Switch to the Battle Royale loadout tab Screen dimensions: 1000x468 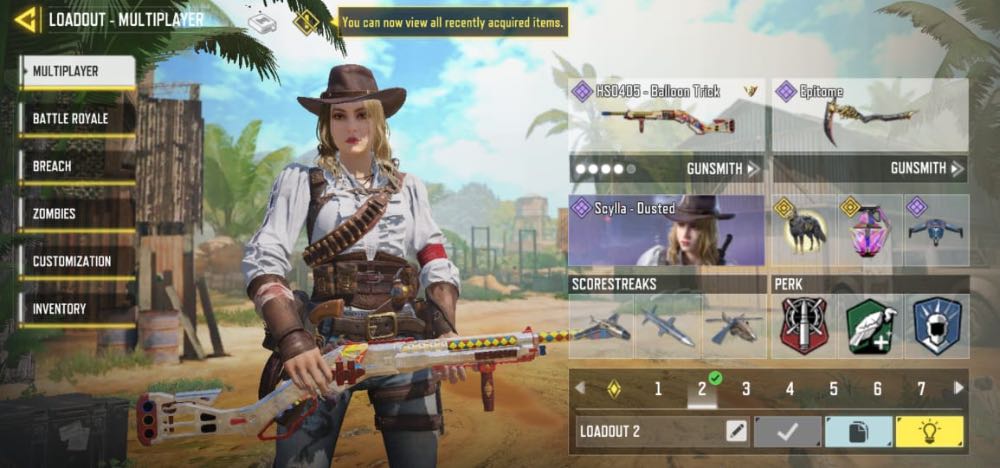[77, 119]
